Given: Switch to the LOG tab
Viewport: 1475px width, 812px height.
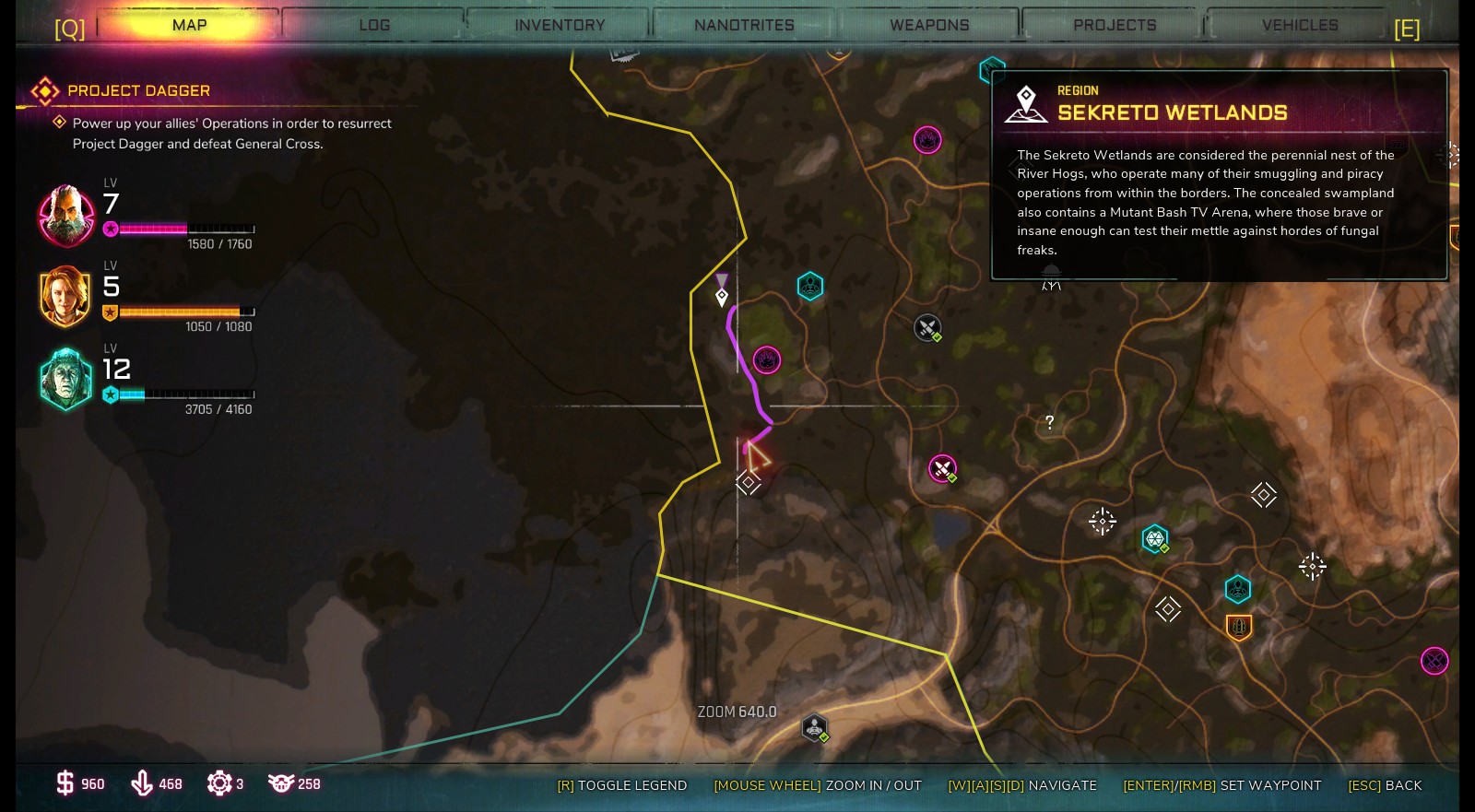Looking at the screenshot, I should 373,25.
